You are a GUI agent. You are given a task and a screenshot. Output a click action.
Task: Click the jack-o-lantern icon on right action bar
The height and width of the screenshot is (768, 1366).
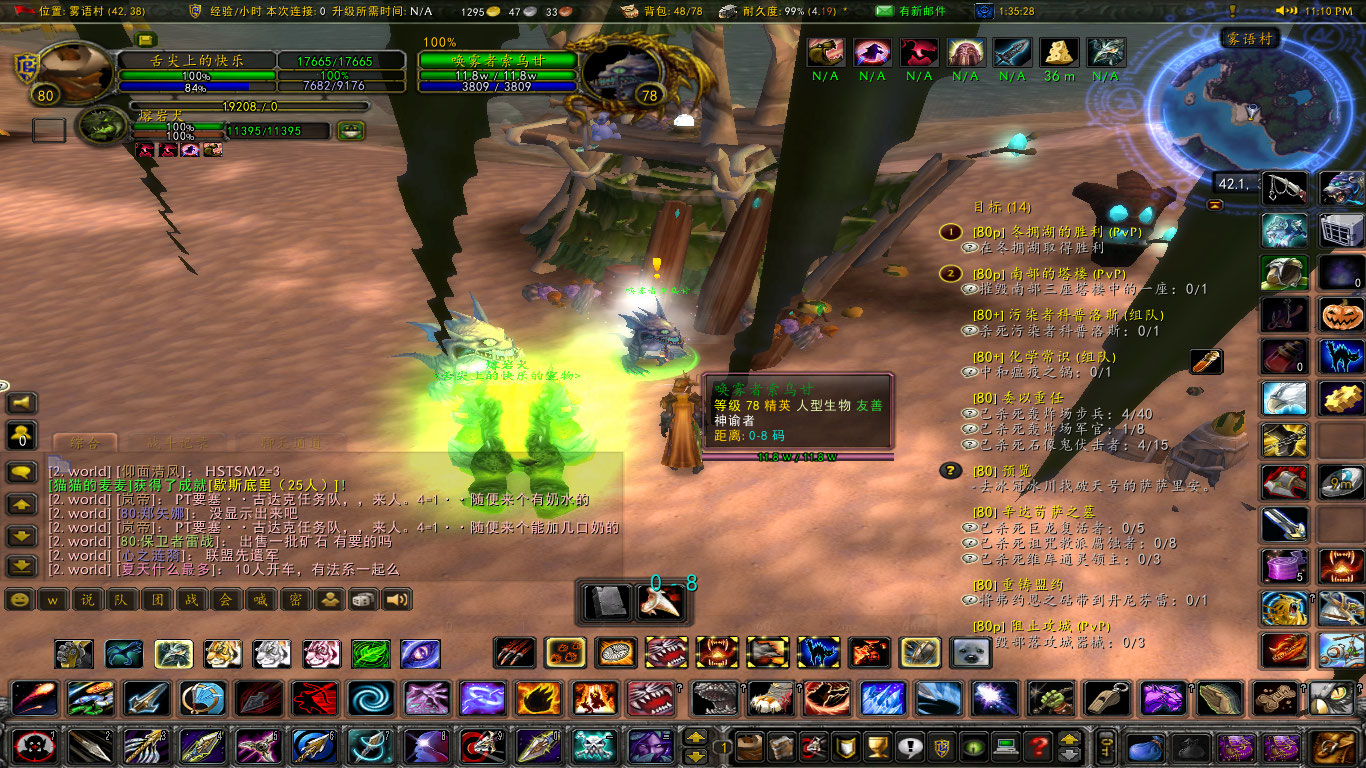1341,314
